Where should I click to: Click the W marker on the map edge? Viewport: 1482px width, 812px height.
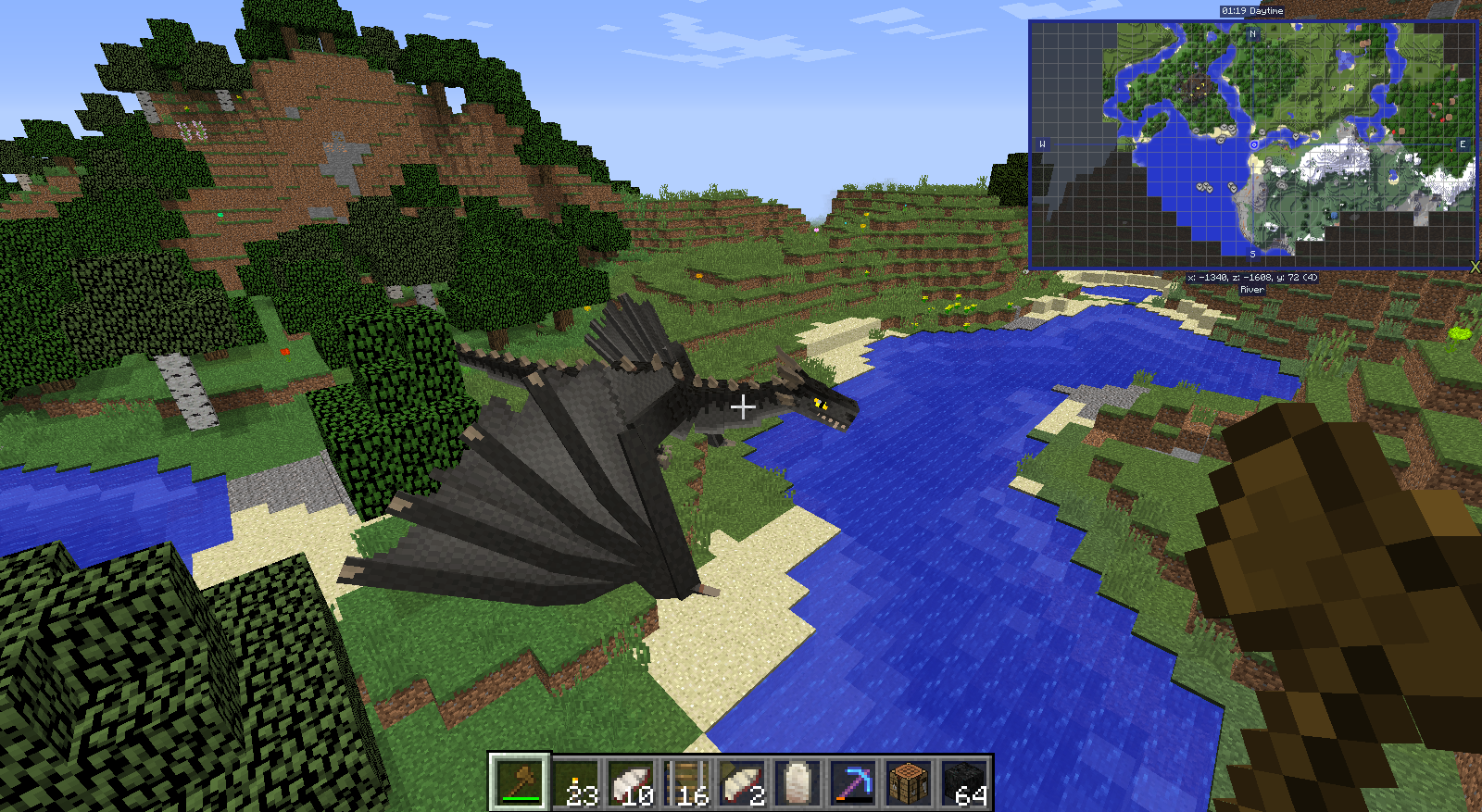coord(1042,144)
